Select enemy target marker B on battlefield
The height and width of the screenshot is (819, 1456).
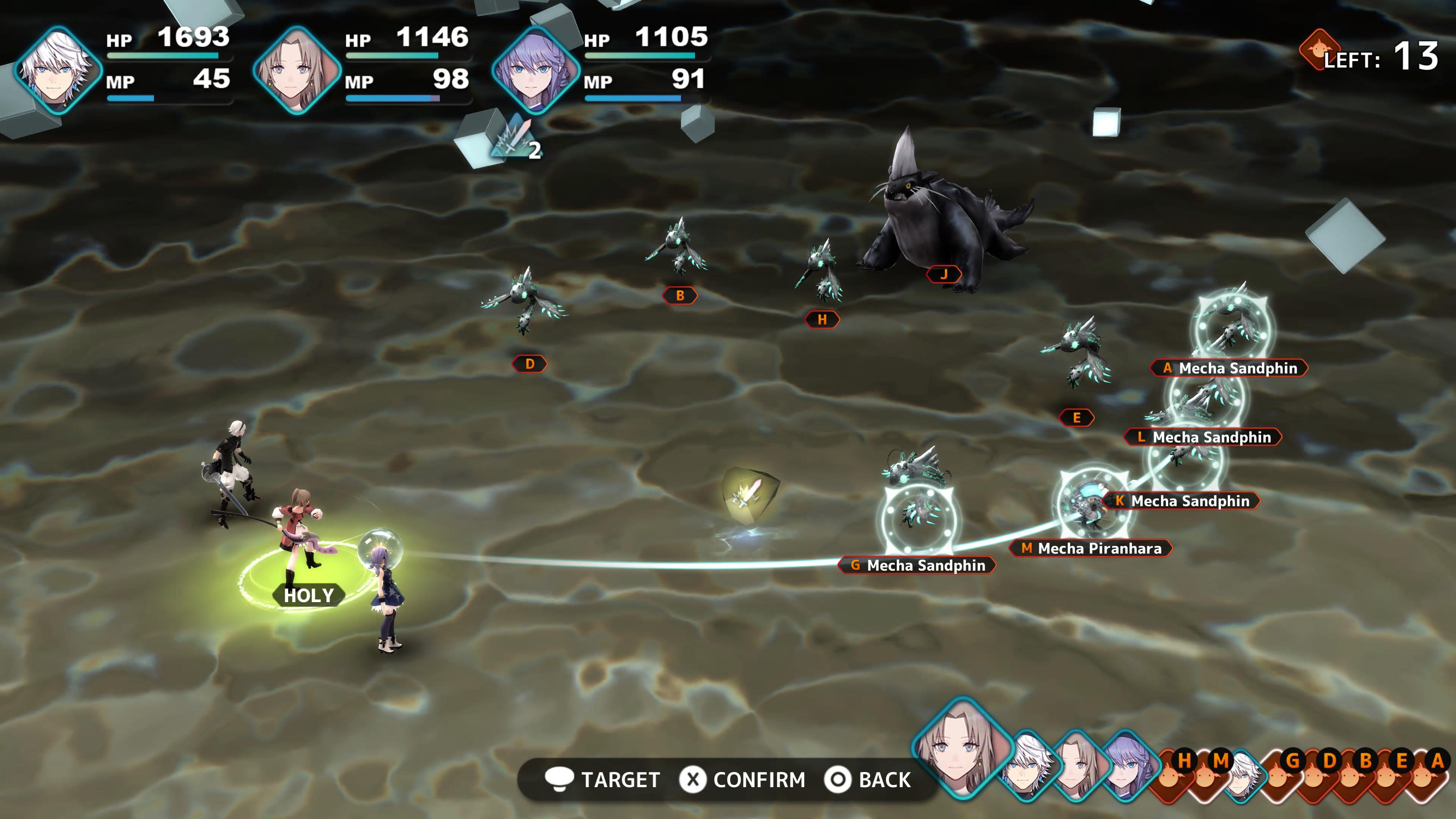point(680,296)
